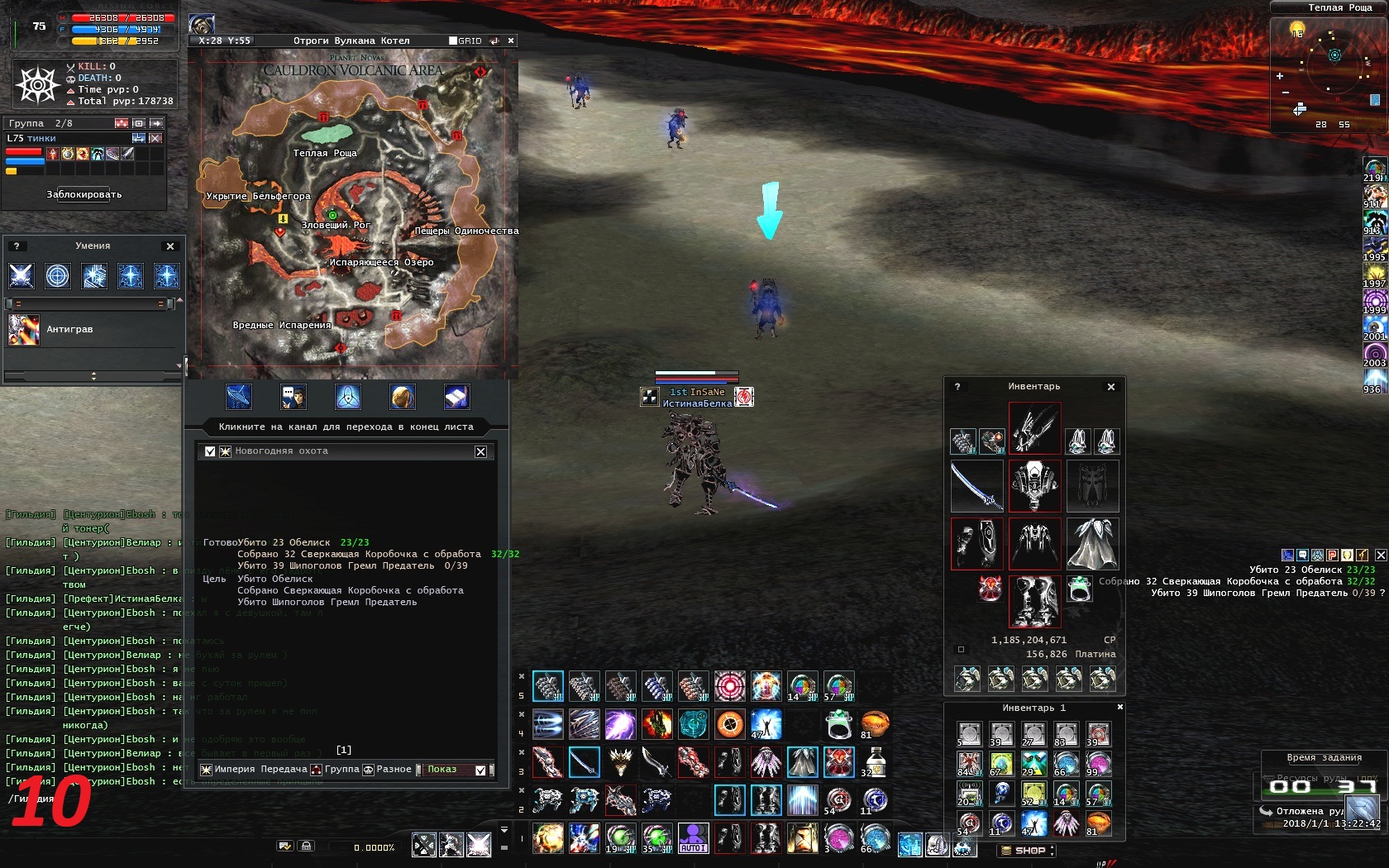Click the Заблокировать button in group panel

tap(84, 194)
